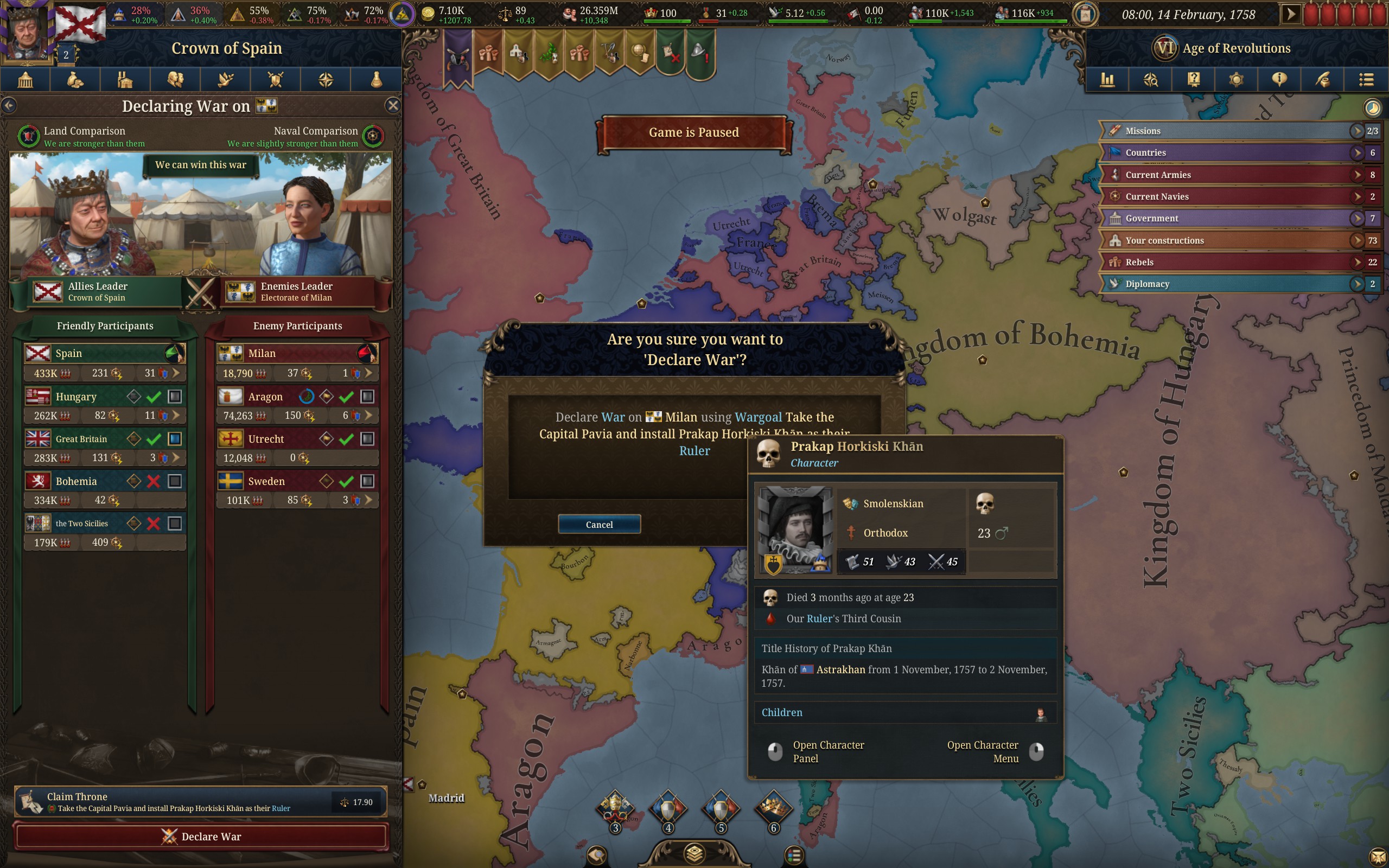
Task: Expand the Current Armies entry
Action: 1356,175
